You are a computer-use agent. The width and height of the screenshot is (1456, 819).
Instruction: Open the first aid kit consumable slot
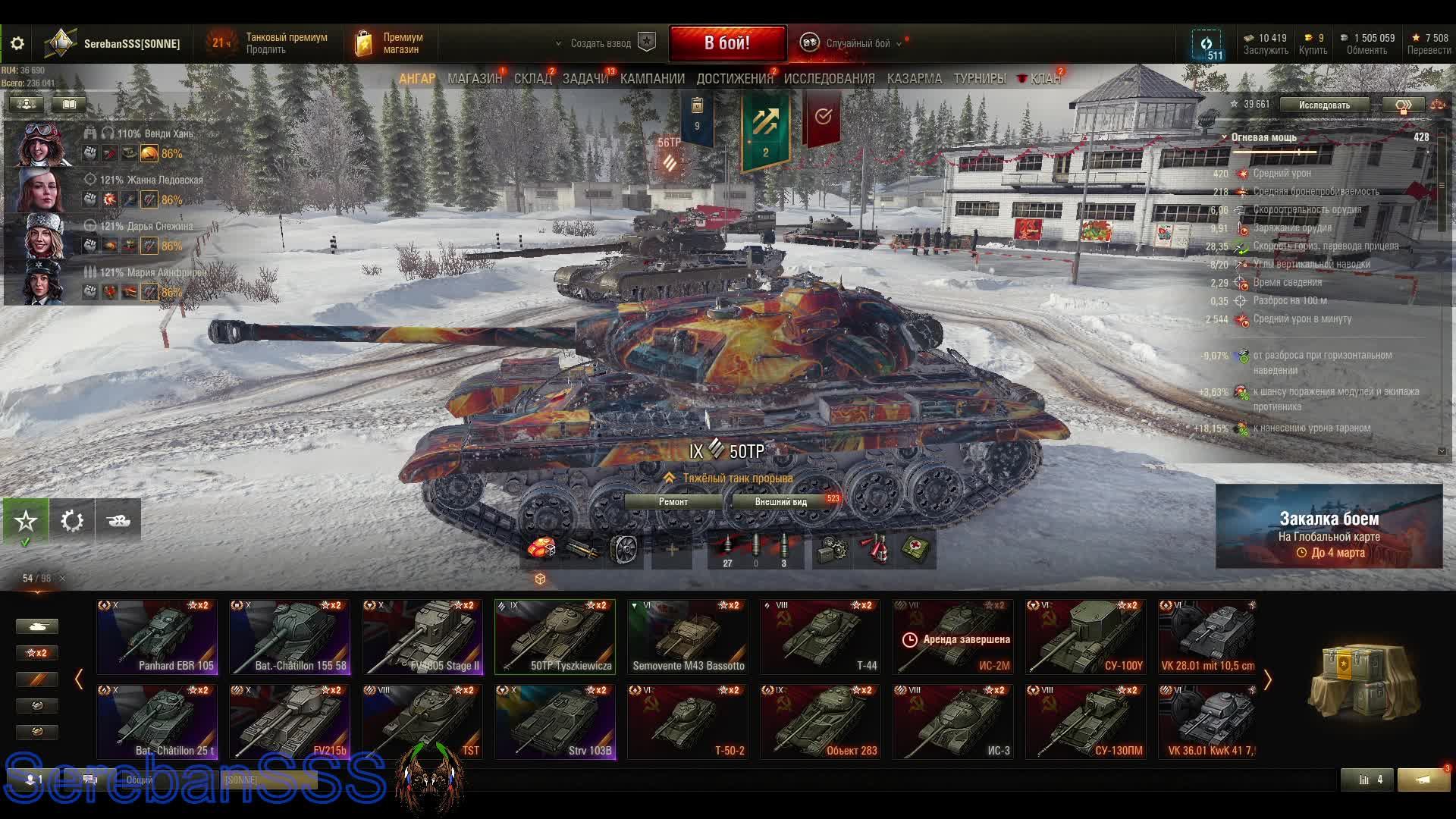[x=917, y=550]
